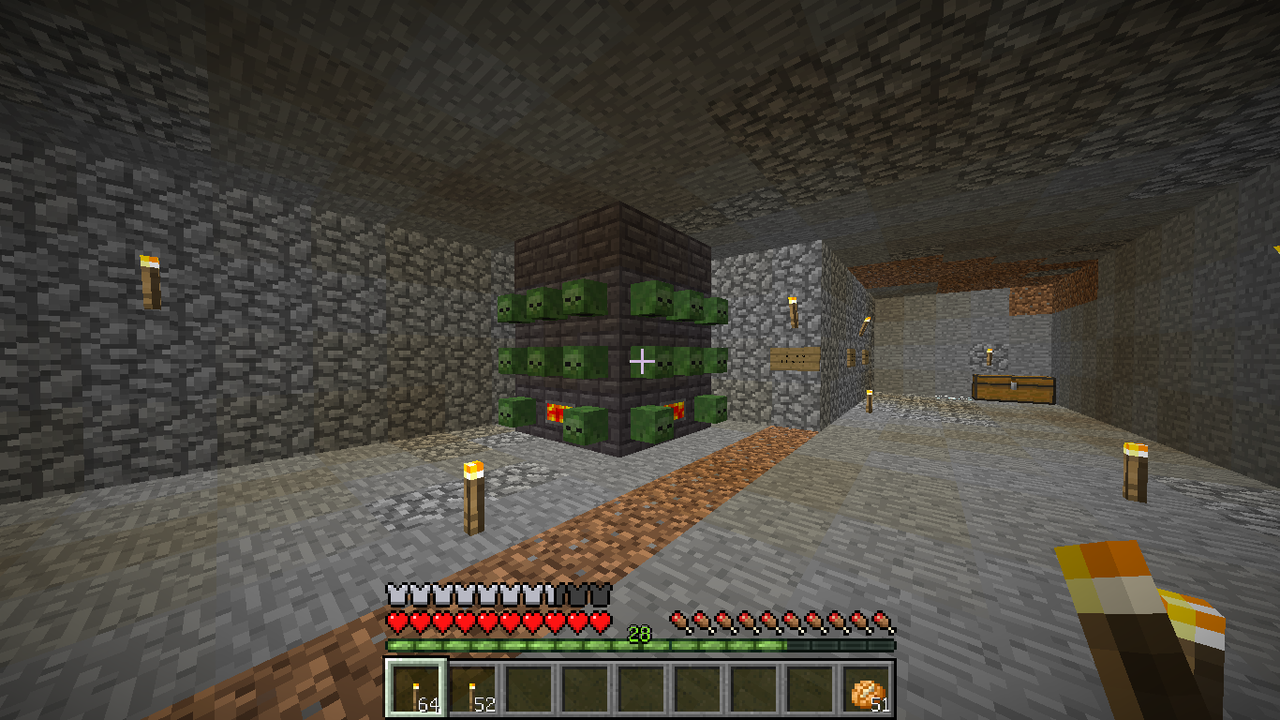Click the wooden sign on the cobblestone wall
1280x720 pixels.
coord(795,358)
